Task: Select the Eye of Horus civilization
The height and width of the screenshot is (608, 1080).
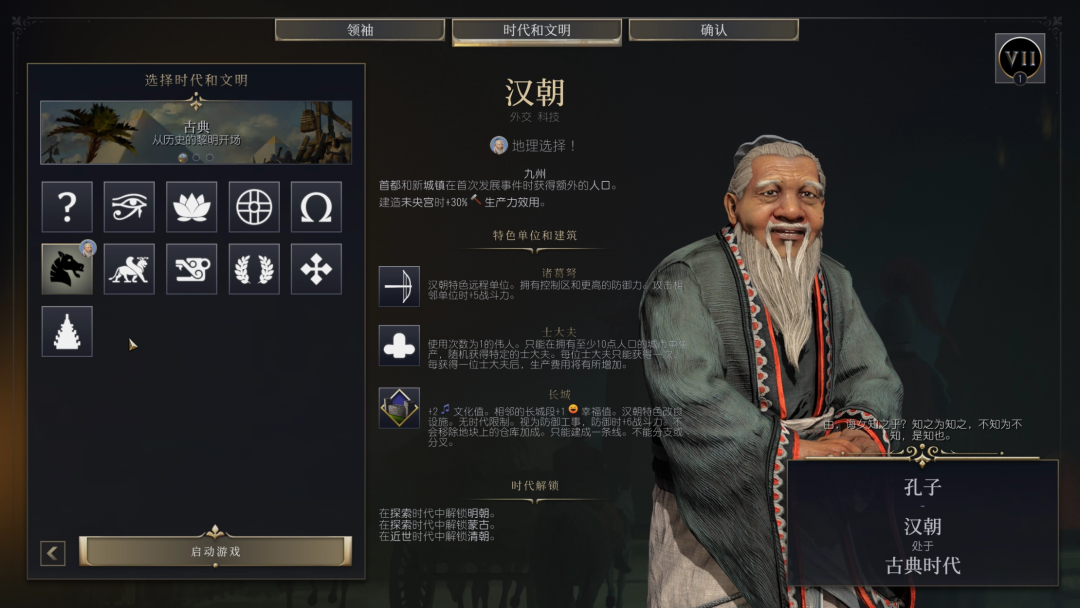Action: tap(129, 207)
